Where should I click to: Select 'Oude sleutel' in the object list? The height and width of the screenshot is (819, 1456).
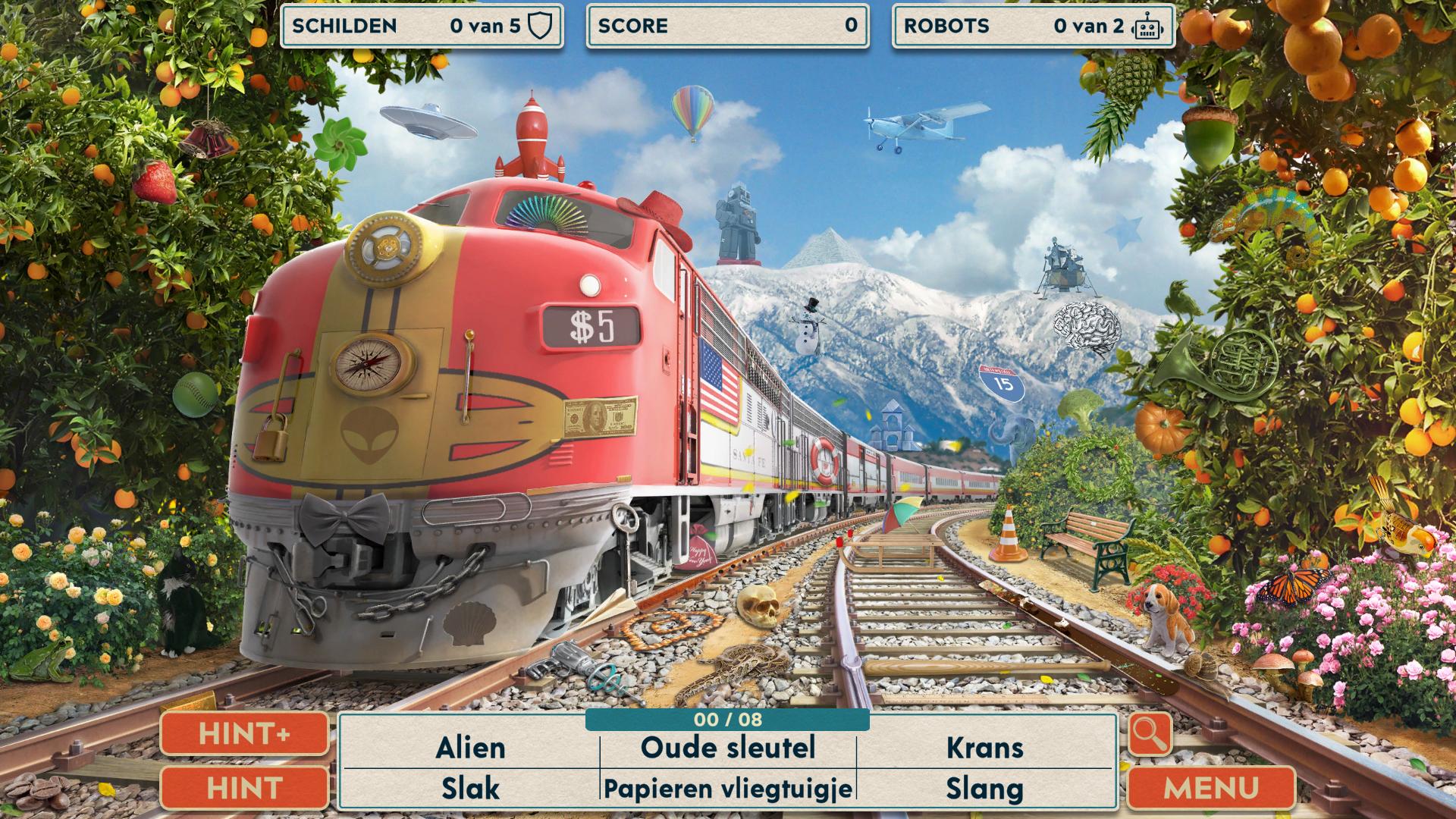(x=728, y=748)
